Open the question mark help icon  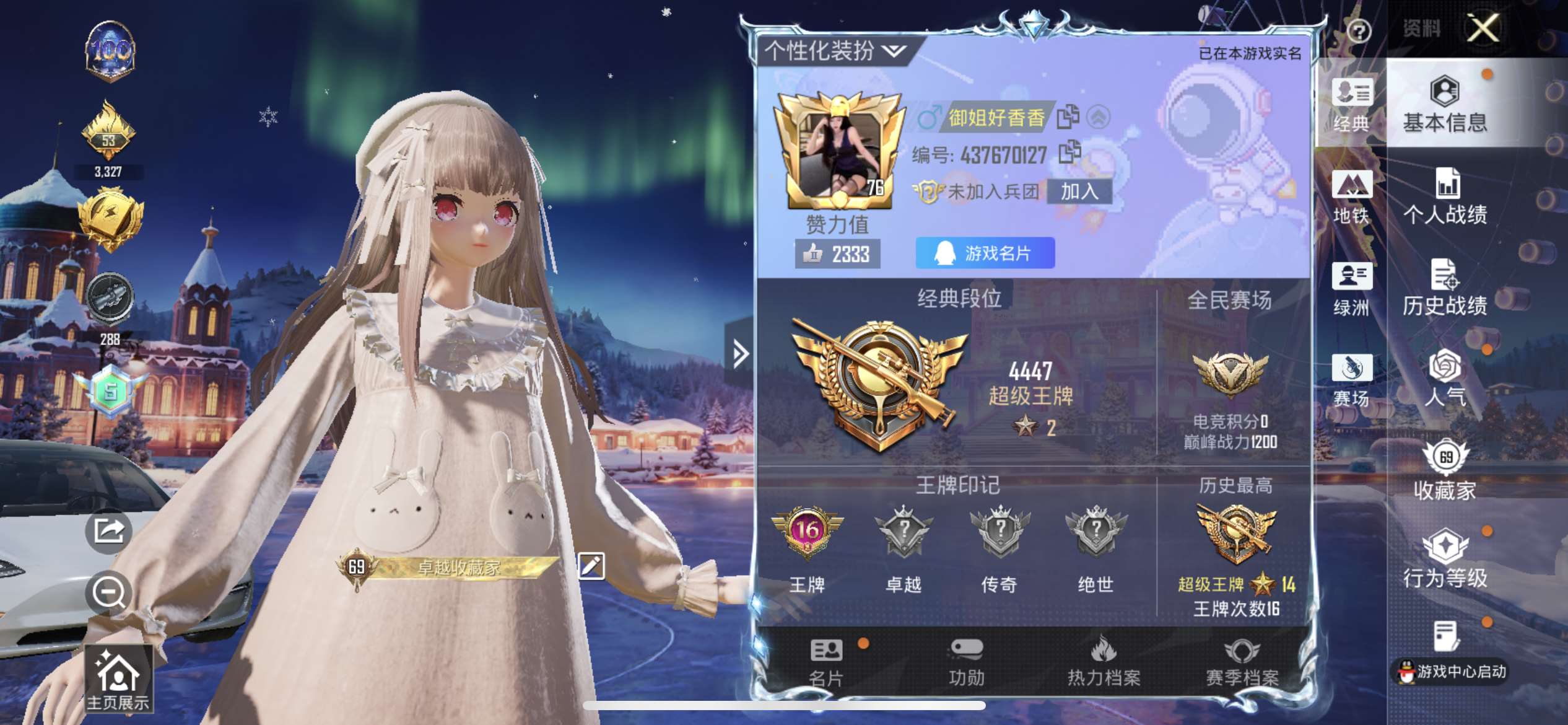click(1359, 30)
